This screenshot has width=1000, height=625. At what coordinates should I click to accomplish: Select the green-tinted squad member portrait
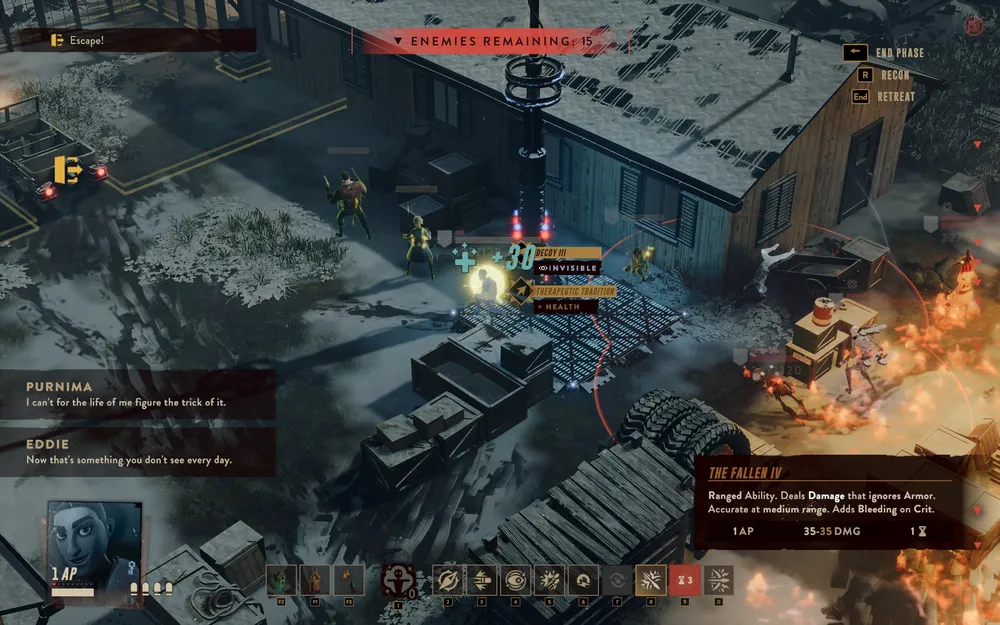(x=282, y=580)
